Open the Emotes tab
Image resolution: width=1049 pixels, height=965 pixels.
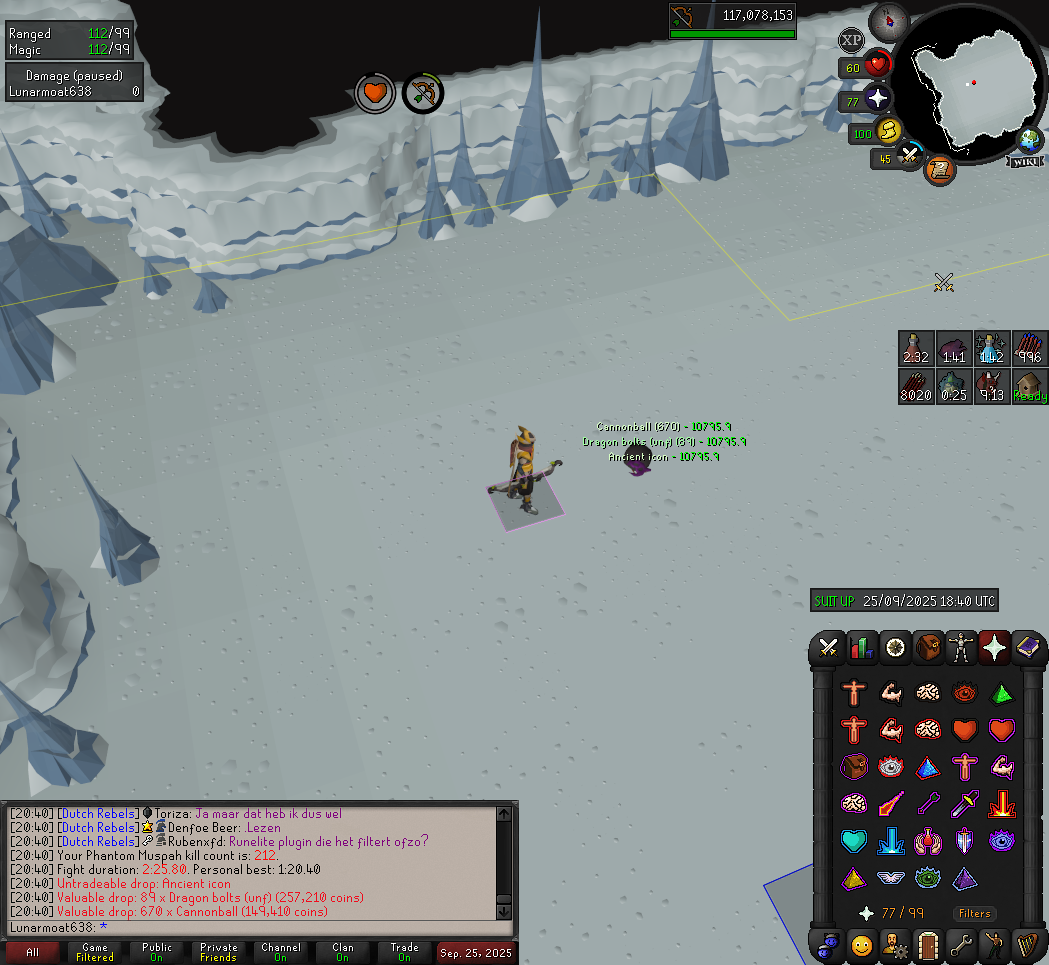click(x=861, y=943)
